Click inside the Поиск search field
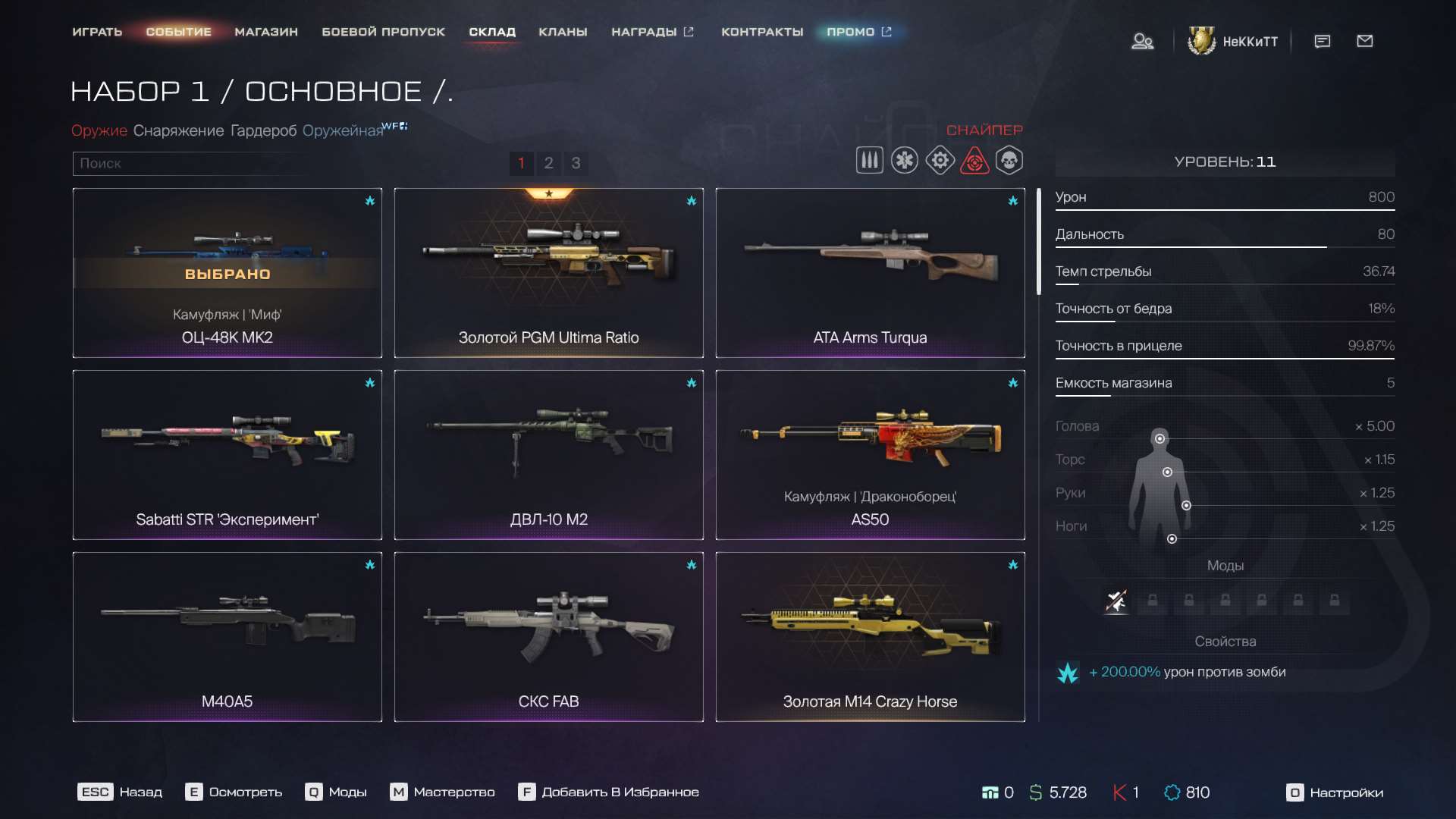This screenshot has width=1456, height=819. [x=190, y=163]
